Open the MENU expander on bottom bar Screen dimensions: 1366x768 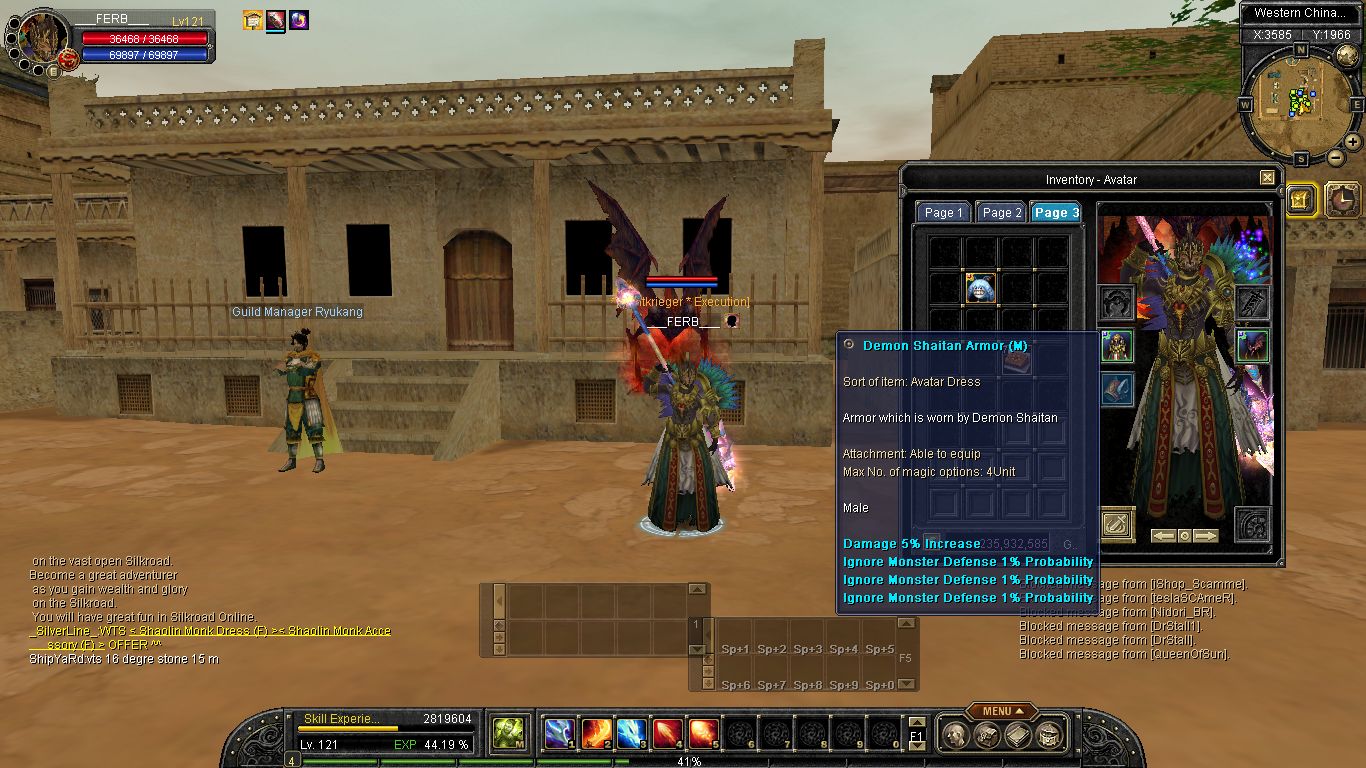click(x=1001, y=711)
